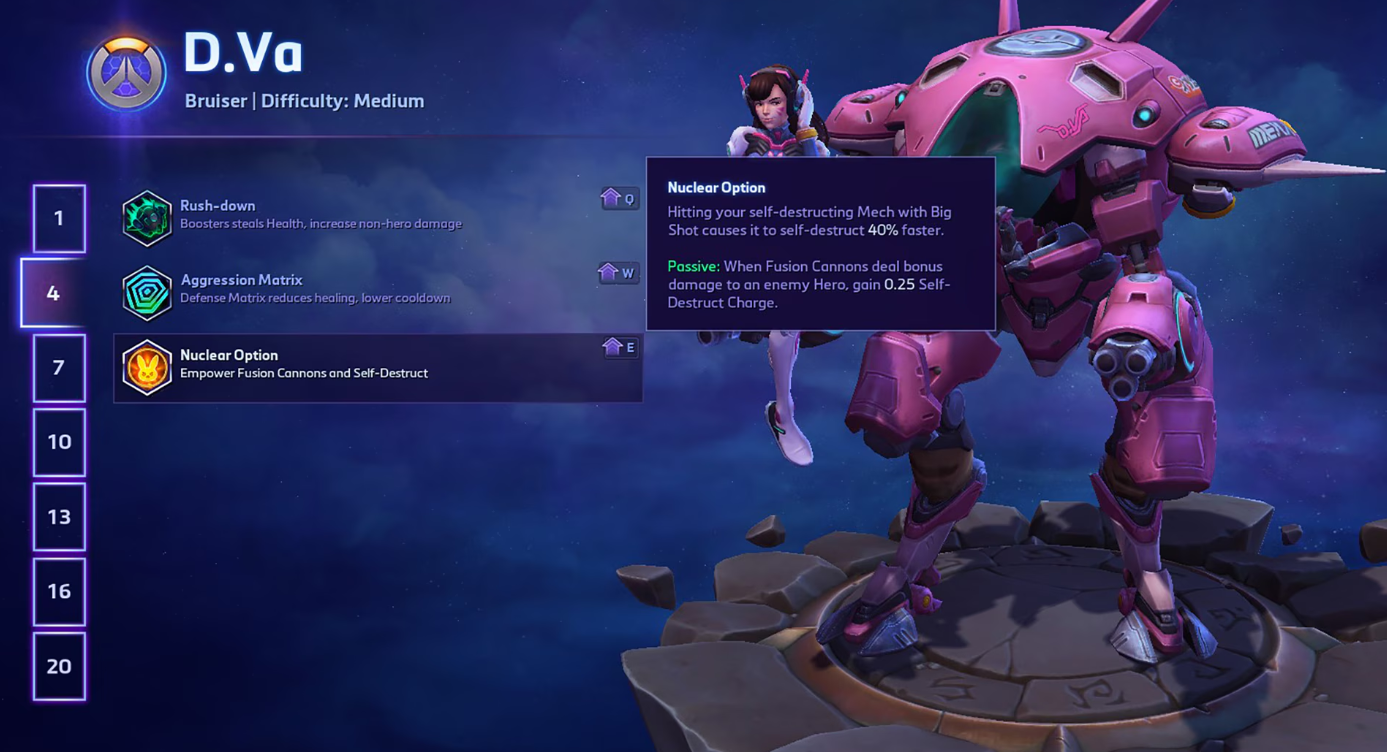Click the Nuclear Option tooltip panel
The image size is (1387, 752).
820,245
